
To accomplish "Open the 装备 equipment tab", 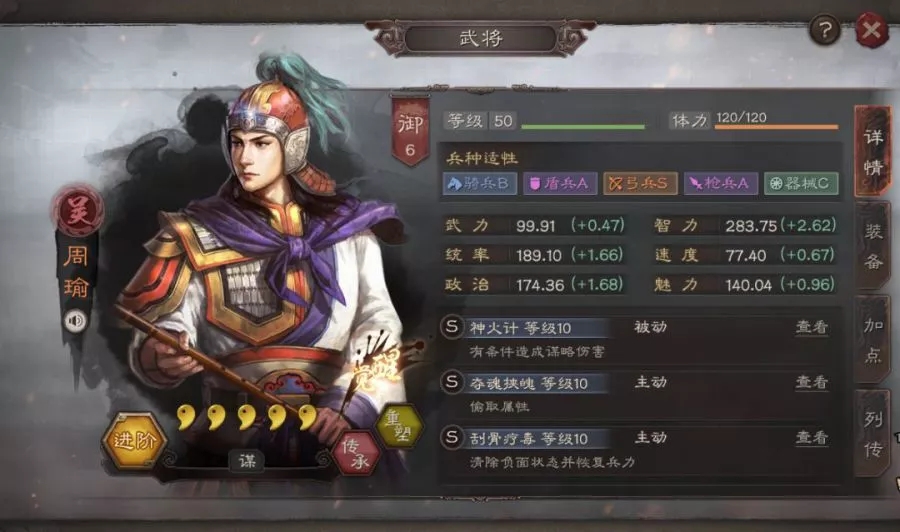I will click(872, 247).
